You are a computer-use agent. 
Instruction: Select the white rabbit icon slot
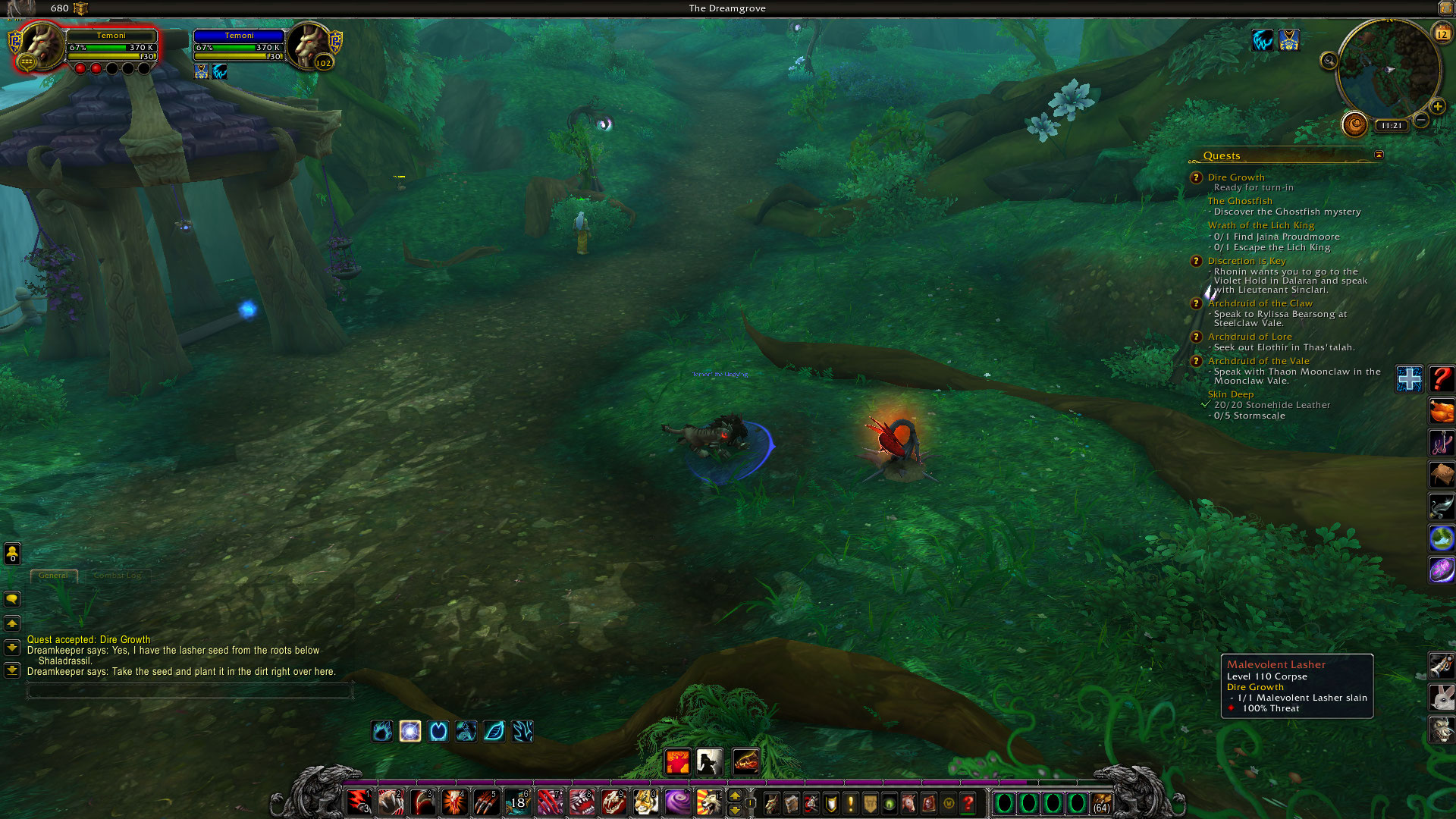click(x=1441, y=697)
